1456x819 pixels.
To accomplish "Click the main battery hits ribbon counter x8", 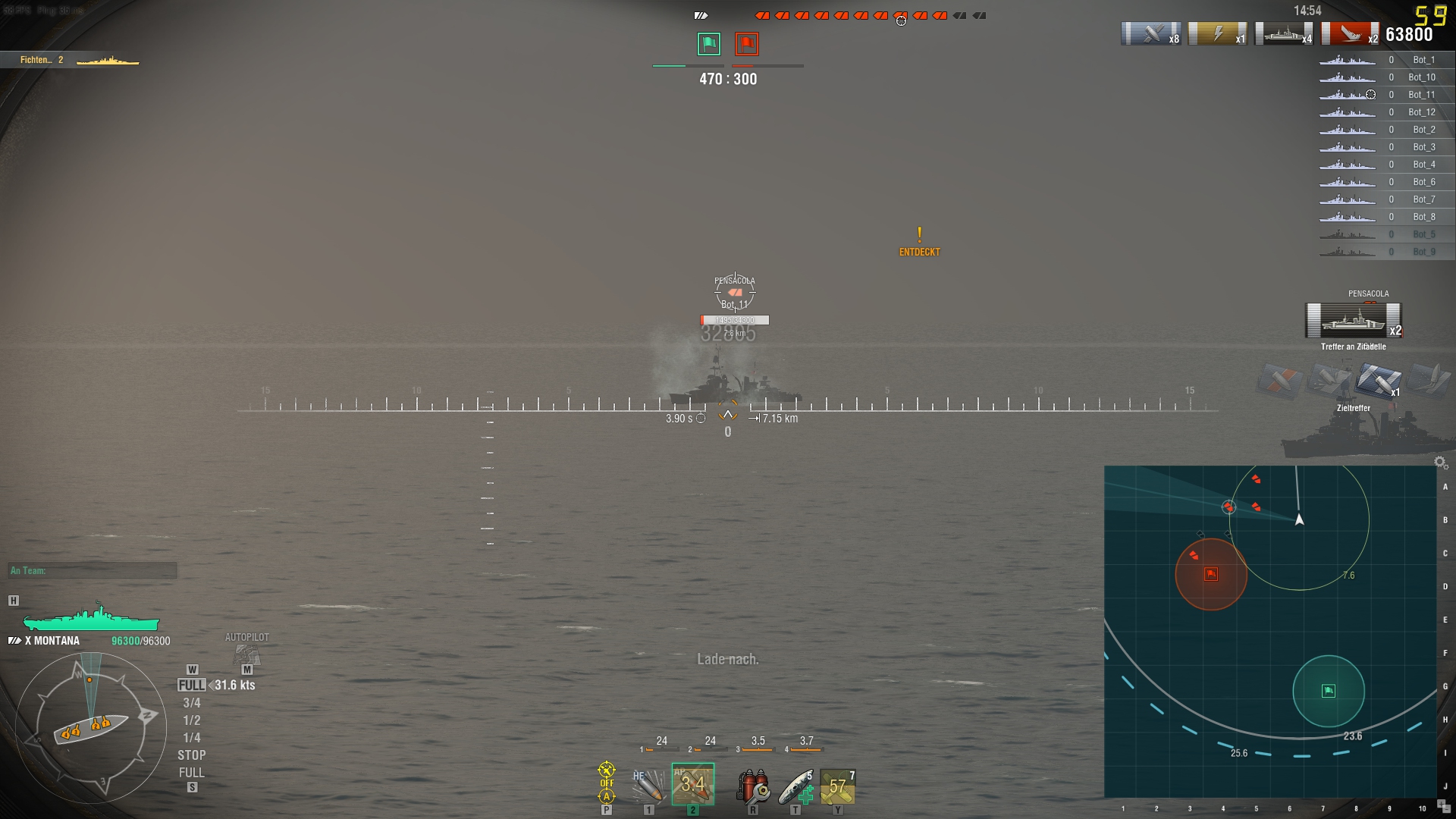I will point(1151,34).
